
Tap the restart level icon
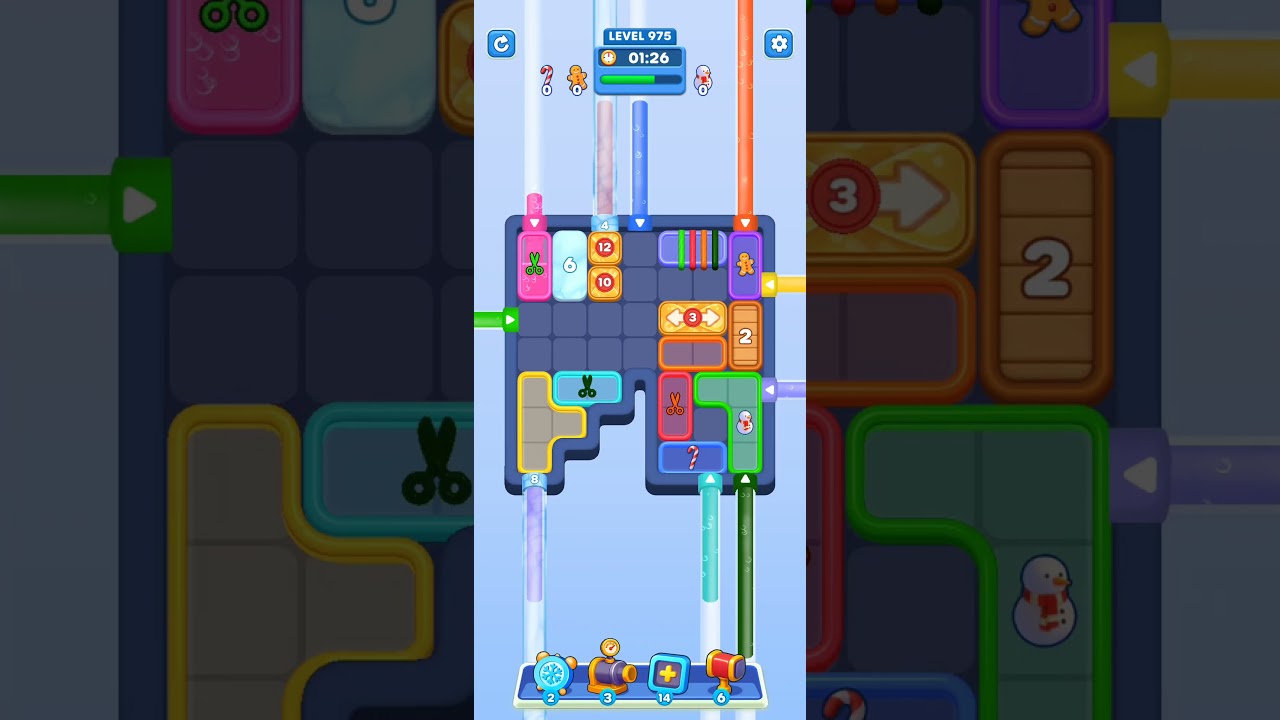pos(501,44)
